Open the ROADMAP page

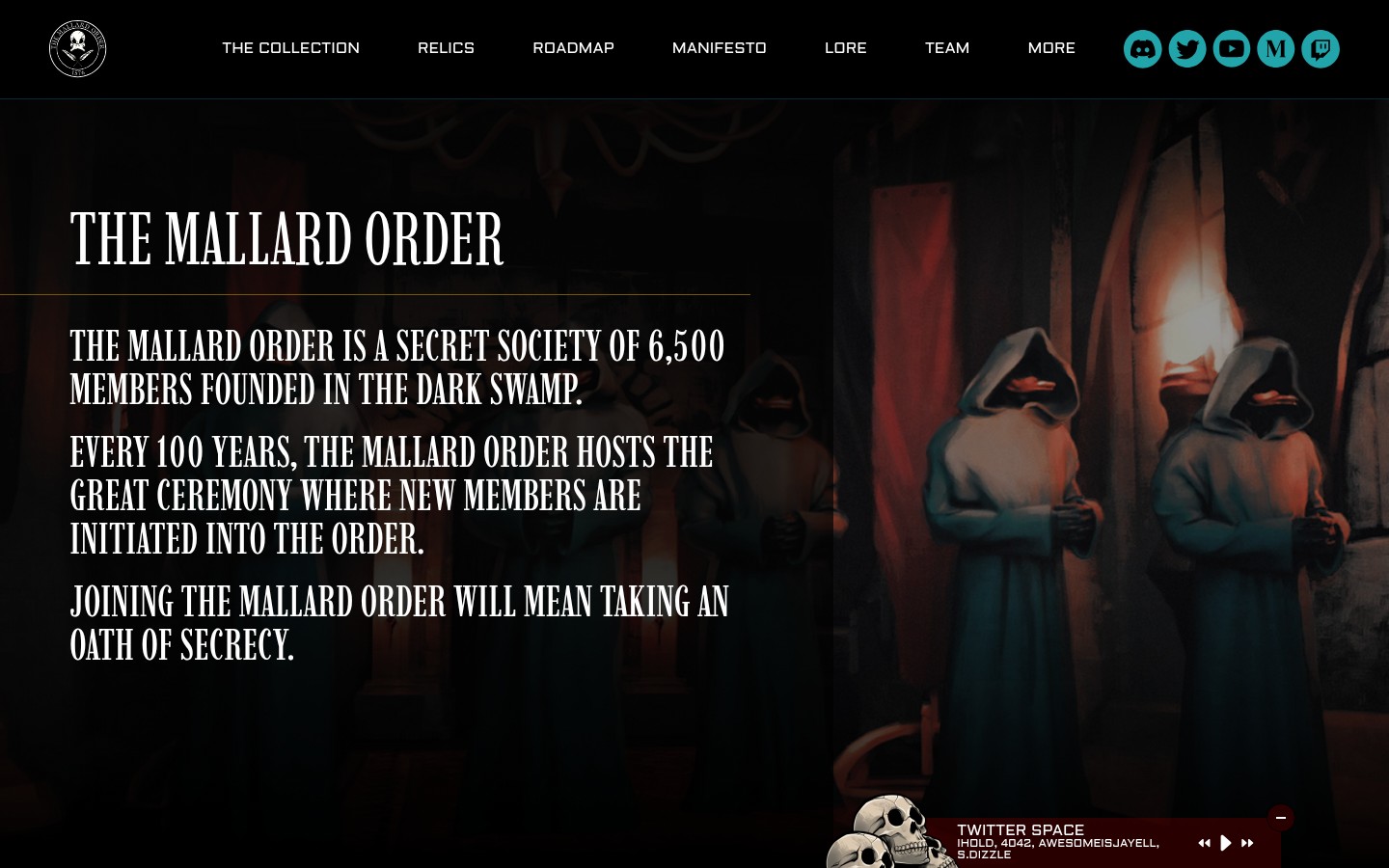click(573, 48)
